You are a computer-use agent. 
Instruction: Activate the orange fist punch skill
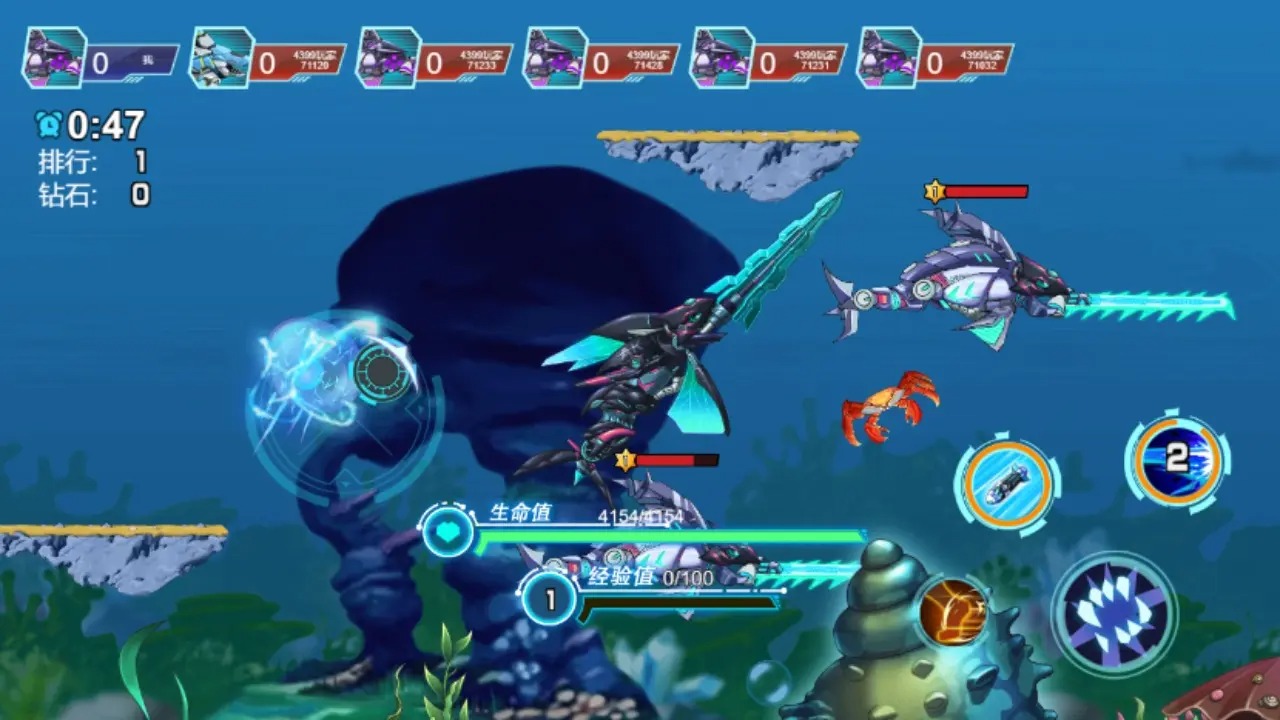(951, 611)
